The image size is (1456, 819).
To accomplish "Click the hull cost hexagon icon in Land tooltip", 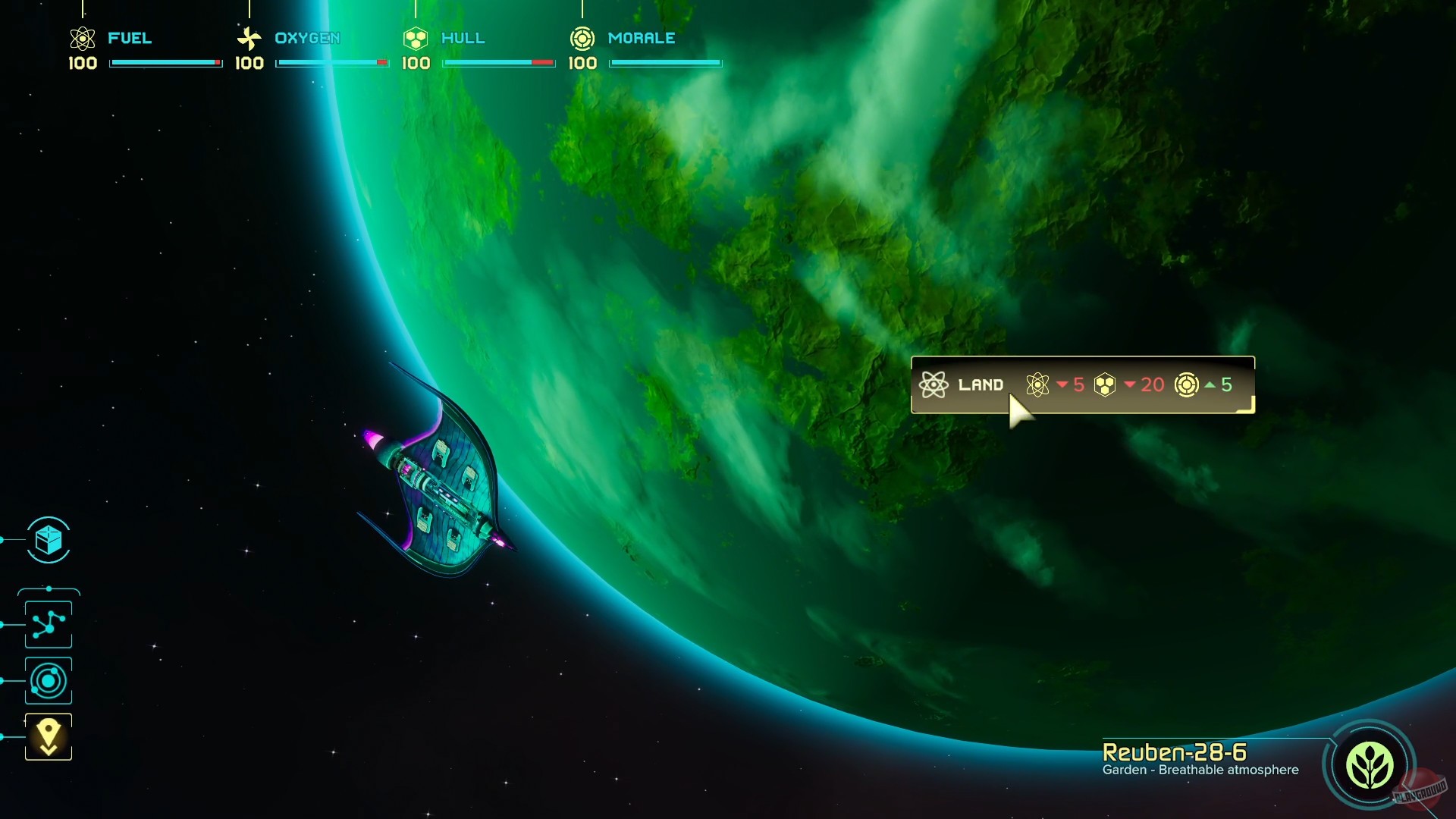I will coord(1106,384).
